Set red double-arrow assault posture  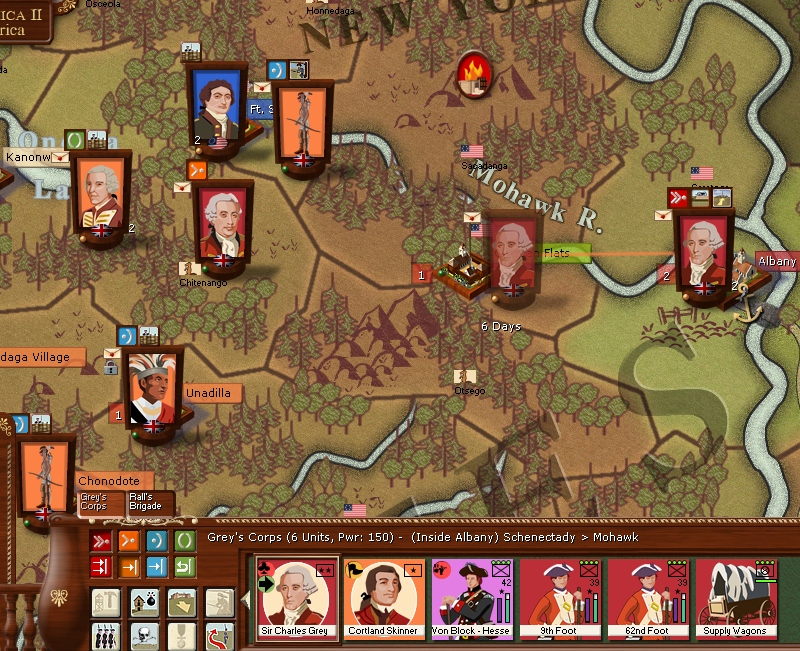coord(102,541)
